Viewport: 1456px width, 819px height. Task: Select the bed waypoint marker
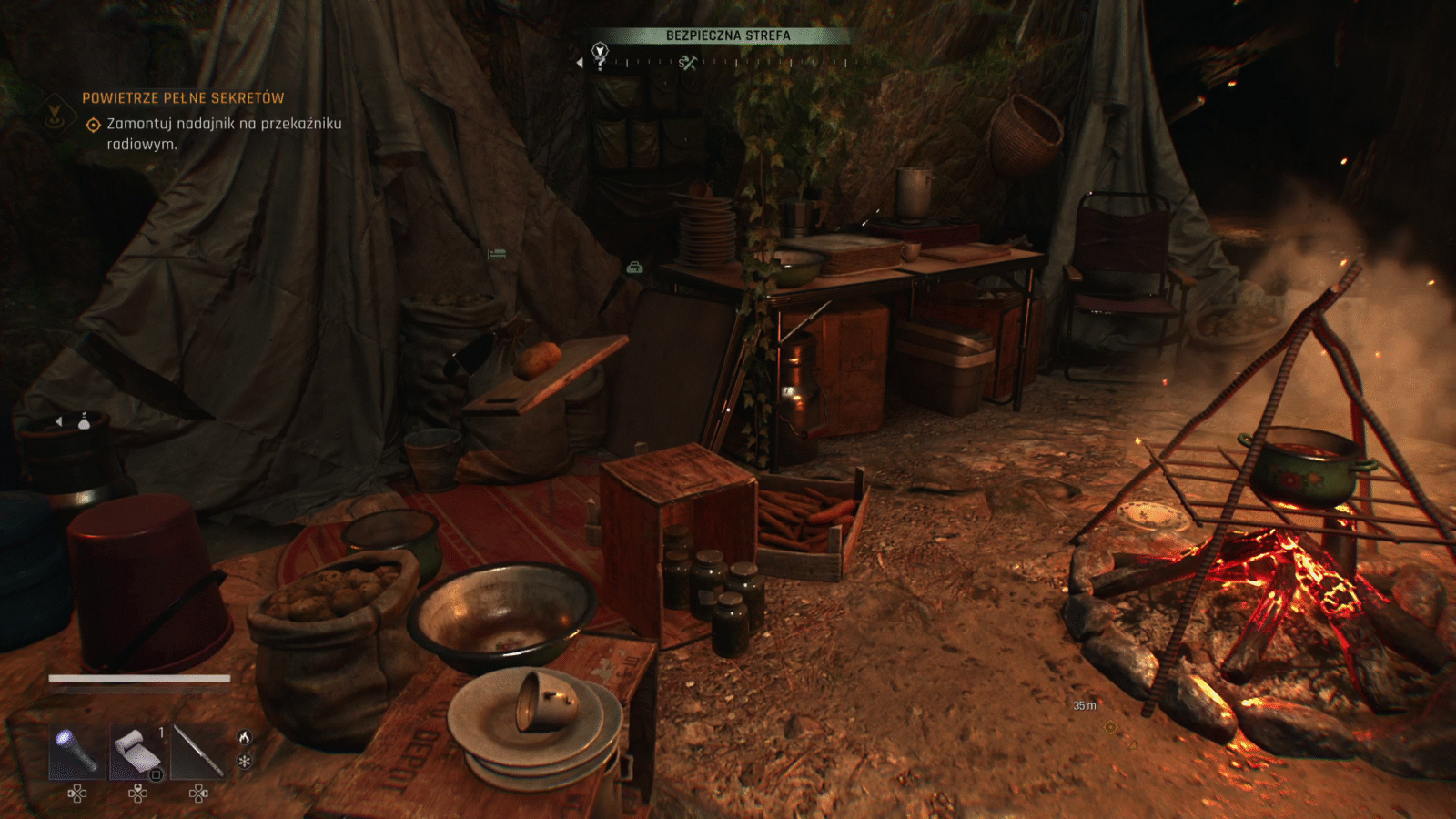[497, 254]
